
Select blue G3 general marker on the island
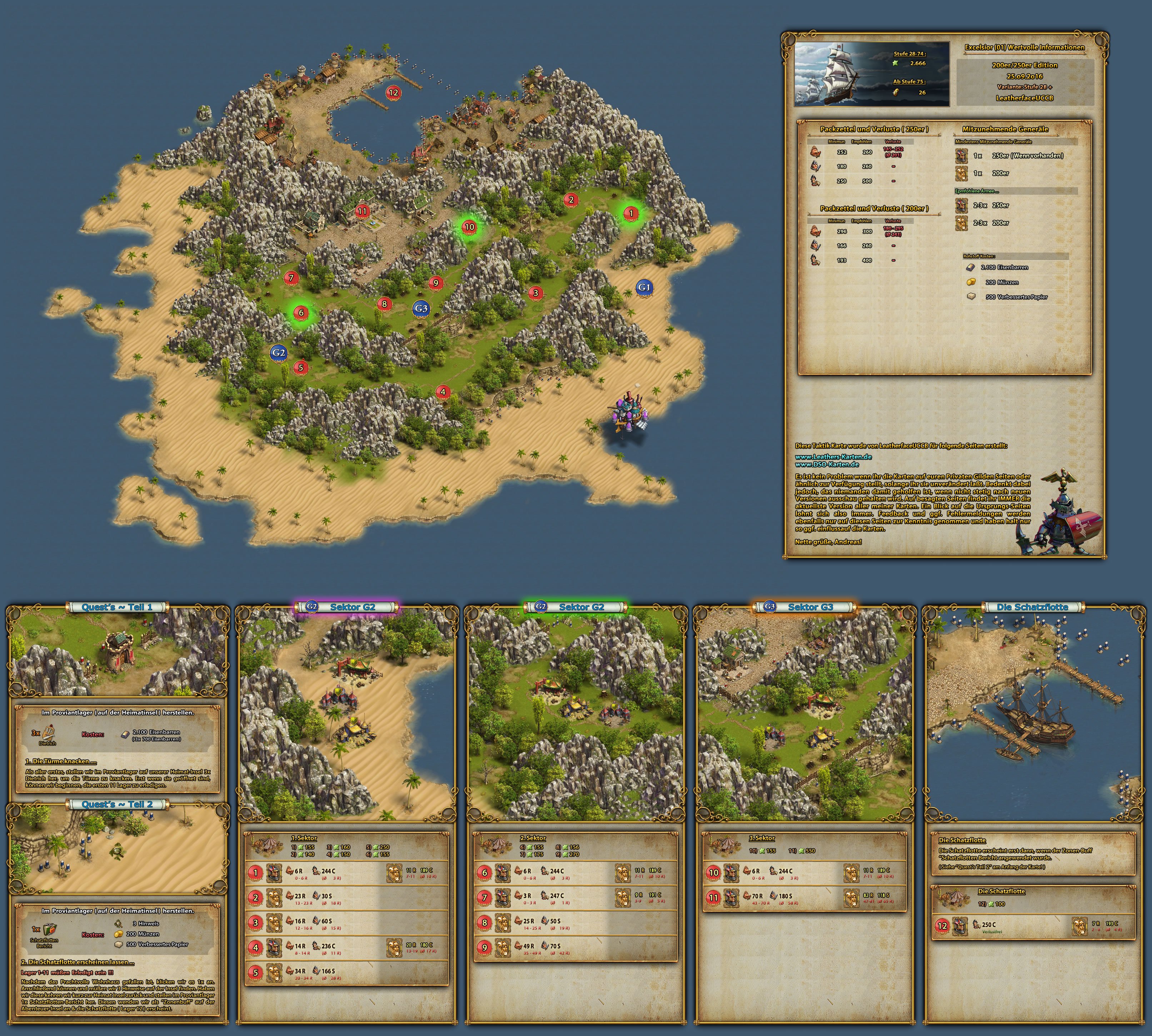[x=421, y=309]
